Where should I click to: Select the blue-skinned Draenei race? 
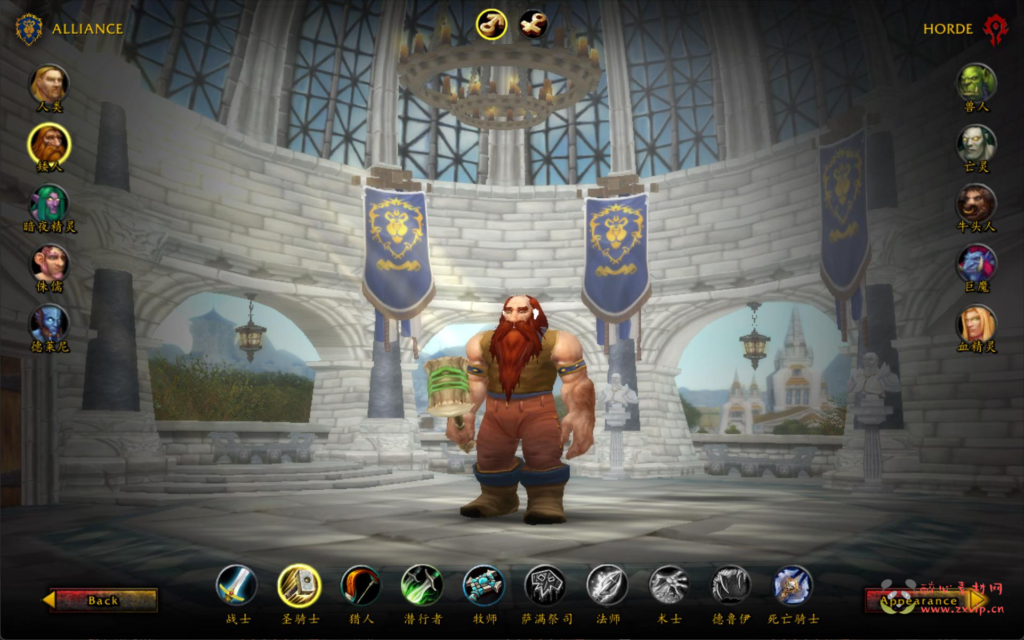click(x=49, y=323)
